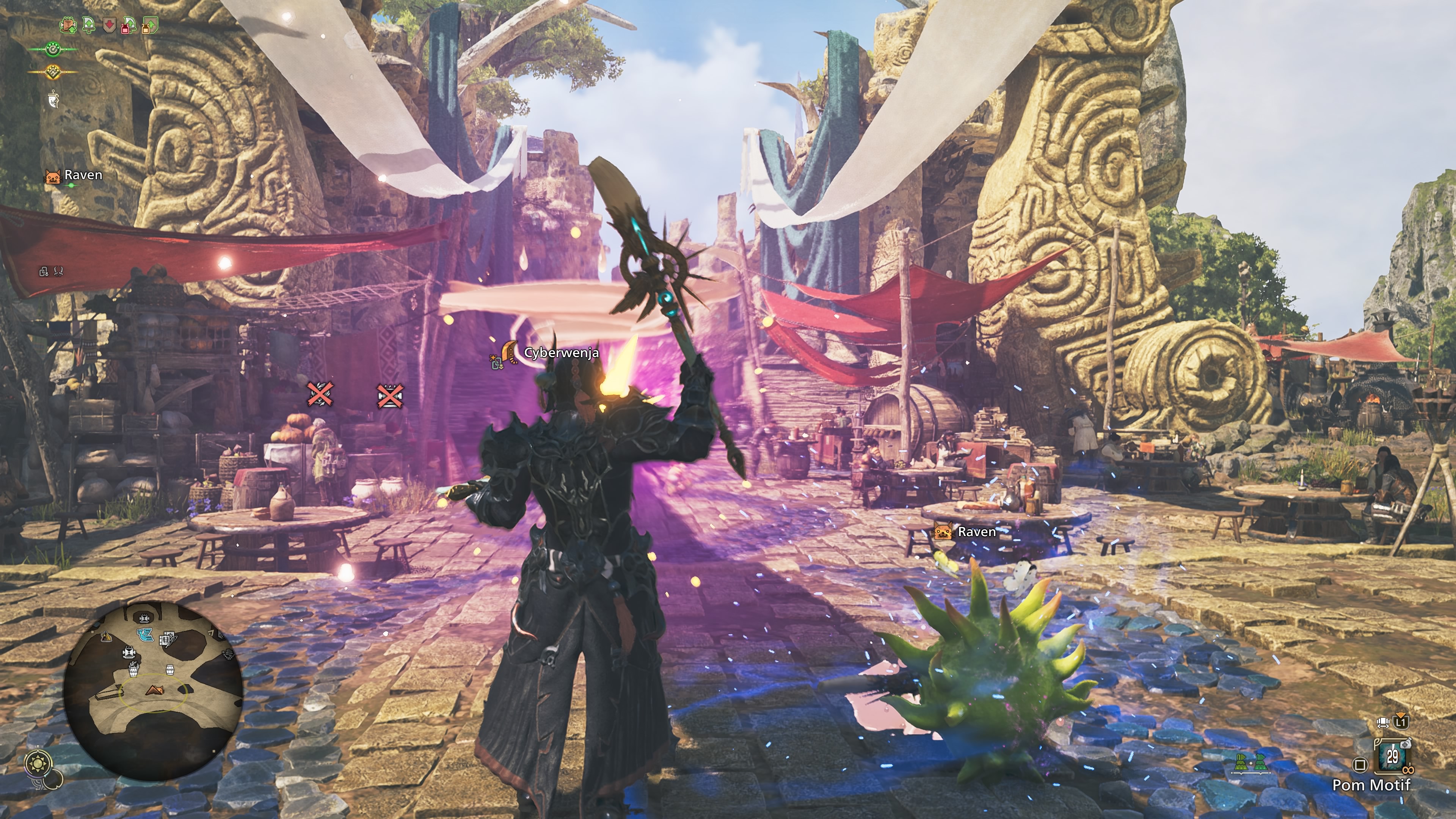
Task: Click the yellow tent marker on minimap
Action: pos(106,637)
